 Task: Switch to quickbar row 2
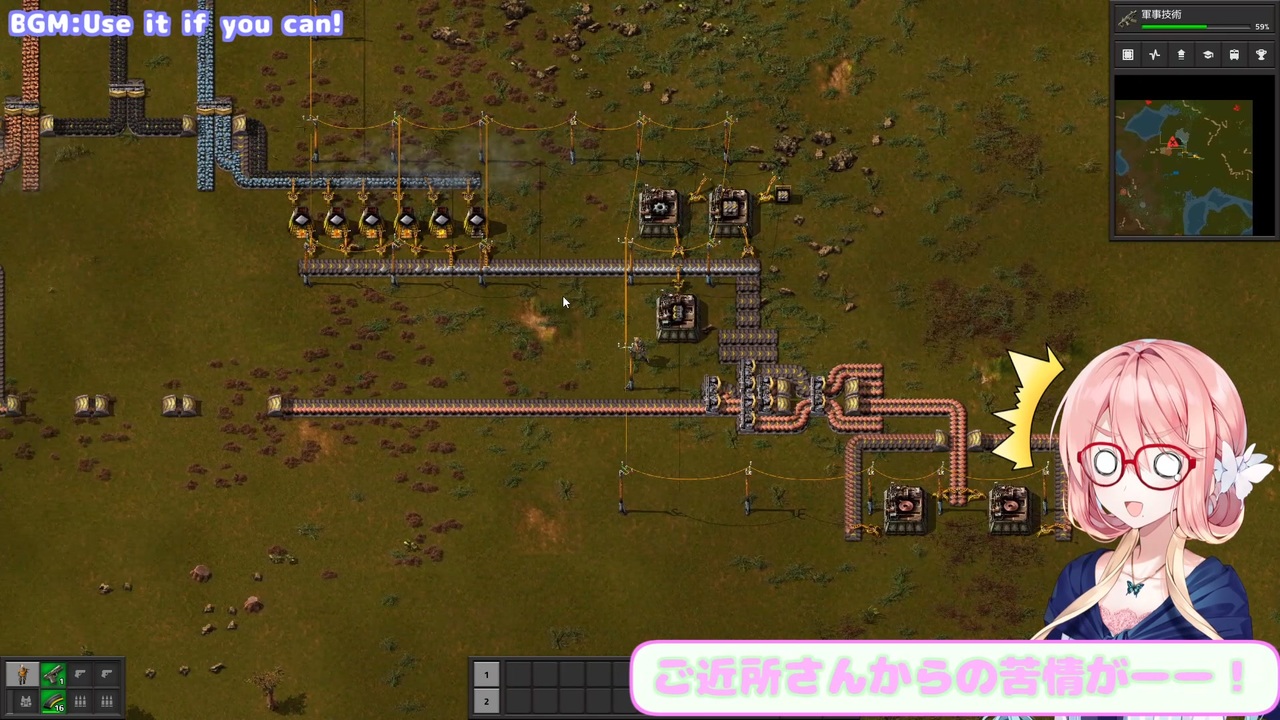[486, 701]
